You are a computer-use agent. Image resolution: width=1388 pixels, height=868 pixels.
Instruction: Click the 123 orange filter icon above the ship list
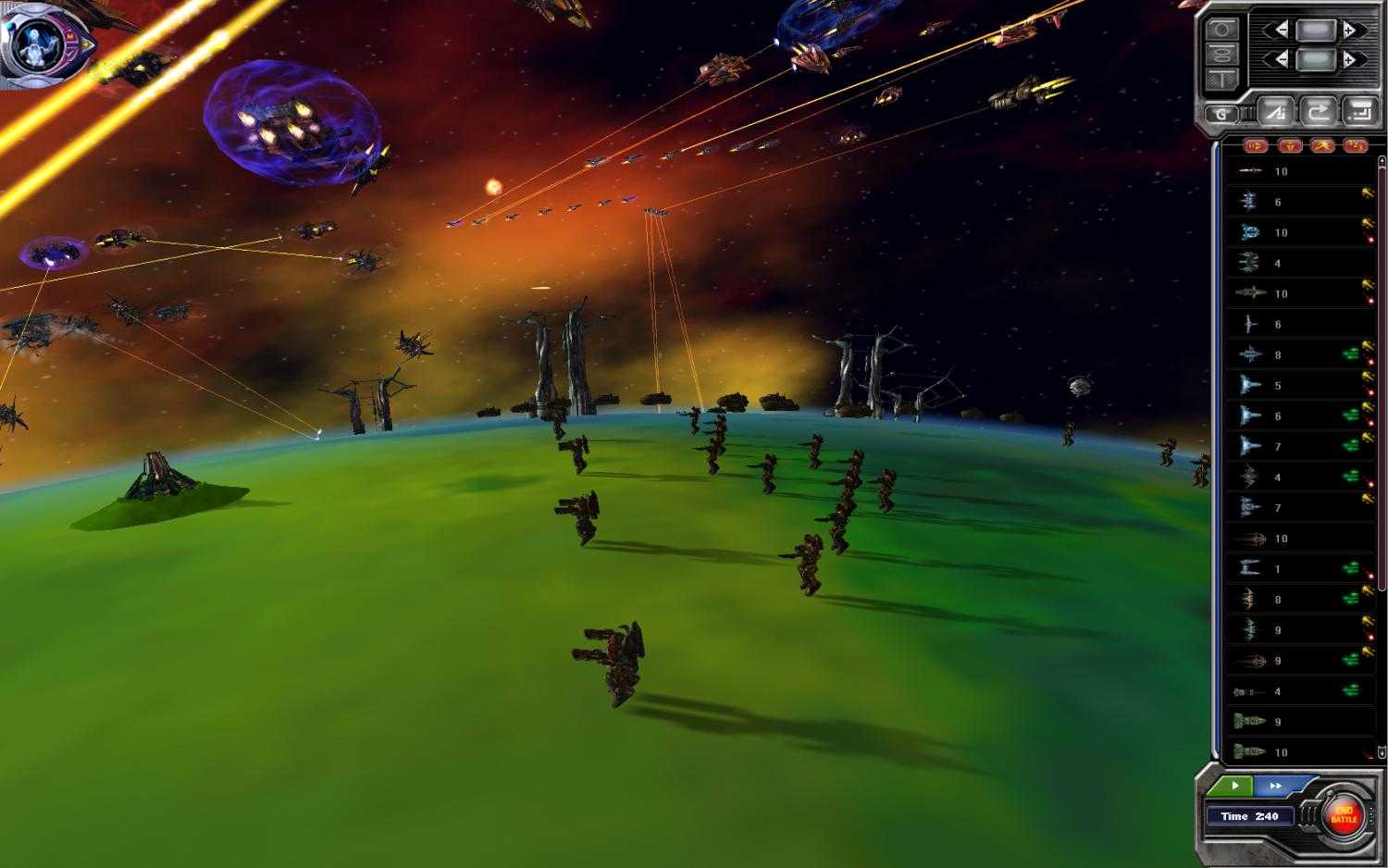[x=1355, y=146]
